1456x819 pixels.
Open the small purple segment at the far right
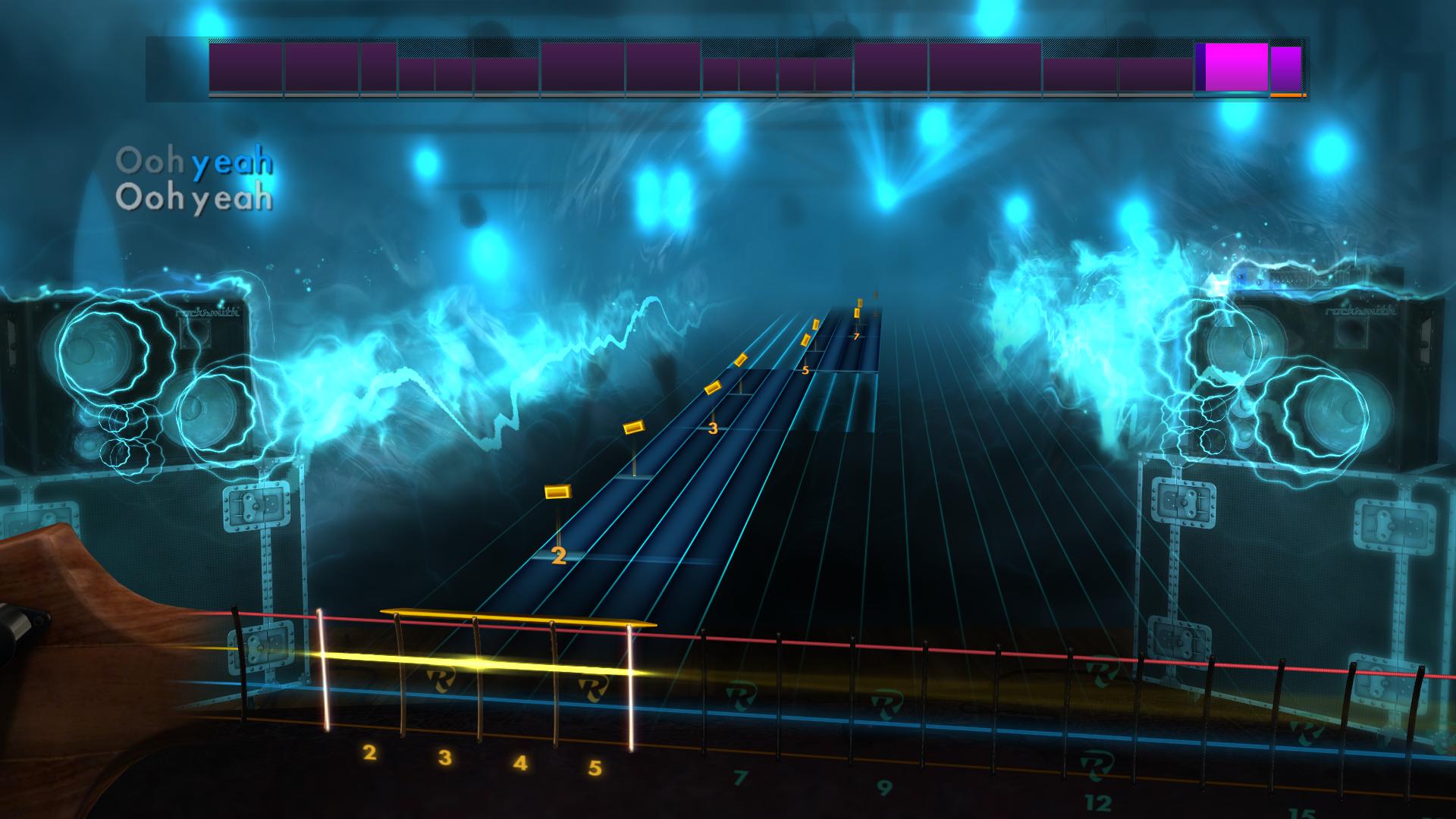click(x=1288, y=72)
